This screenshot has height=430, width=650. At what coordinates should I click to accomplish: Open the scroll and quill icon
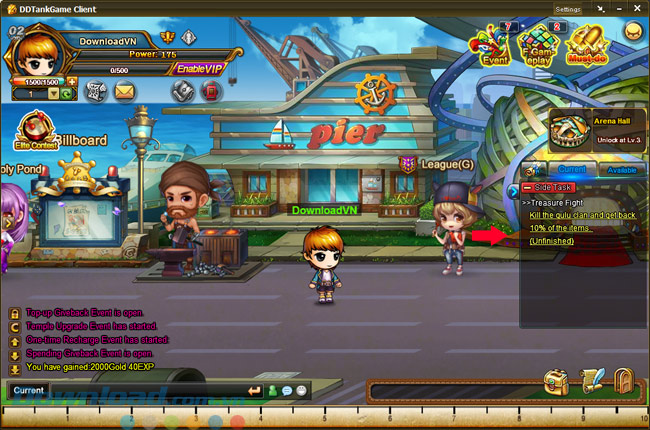pyautogui.click(x=591, y=380)
